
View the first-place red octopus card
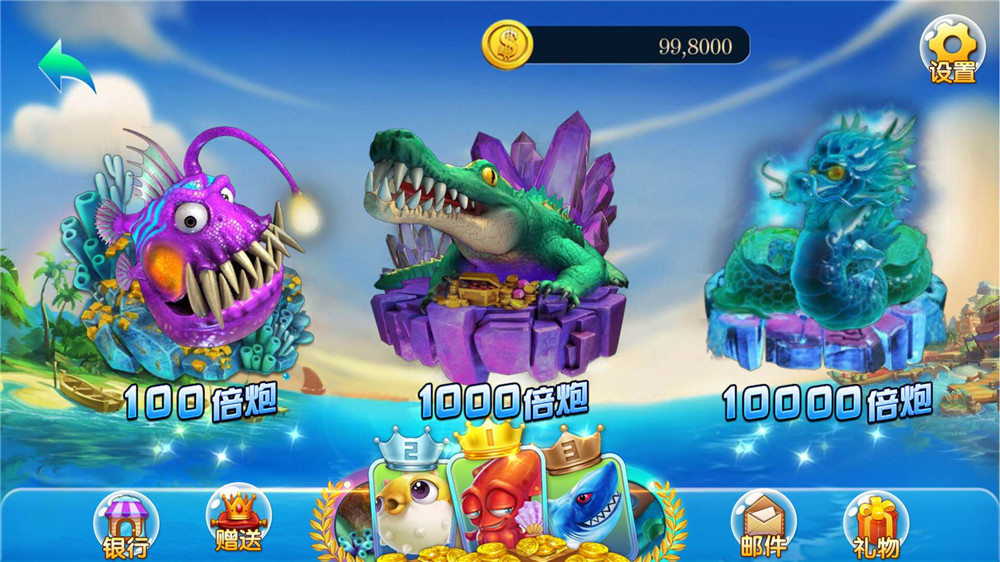[x=495, y=495]
